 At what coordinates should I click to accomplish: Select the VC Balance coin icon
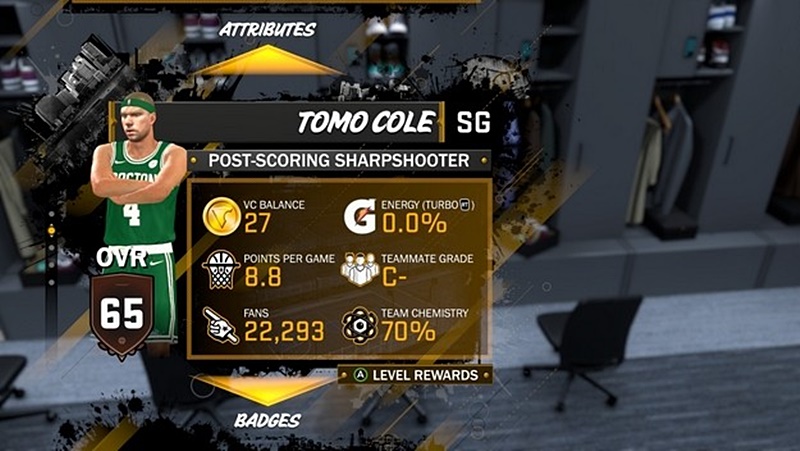221,214
